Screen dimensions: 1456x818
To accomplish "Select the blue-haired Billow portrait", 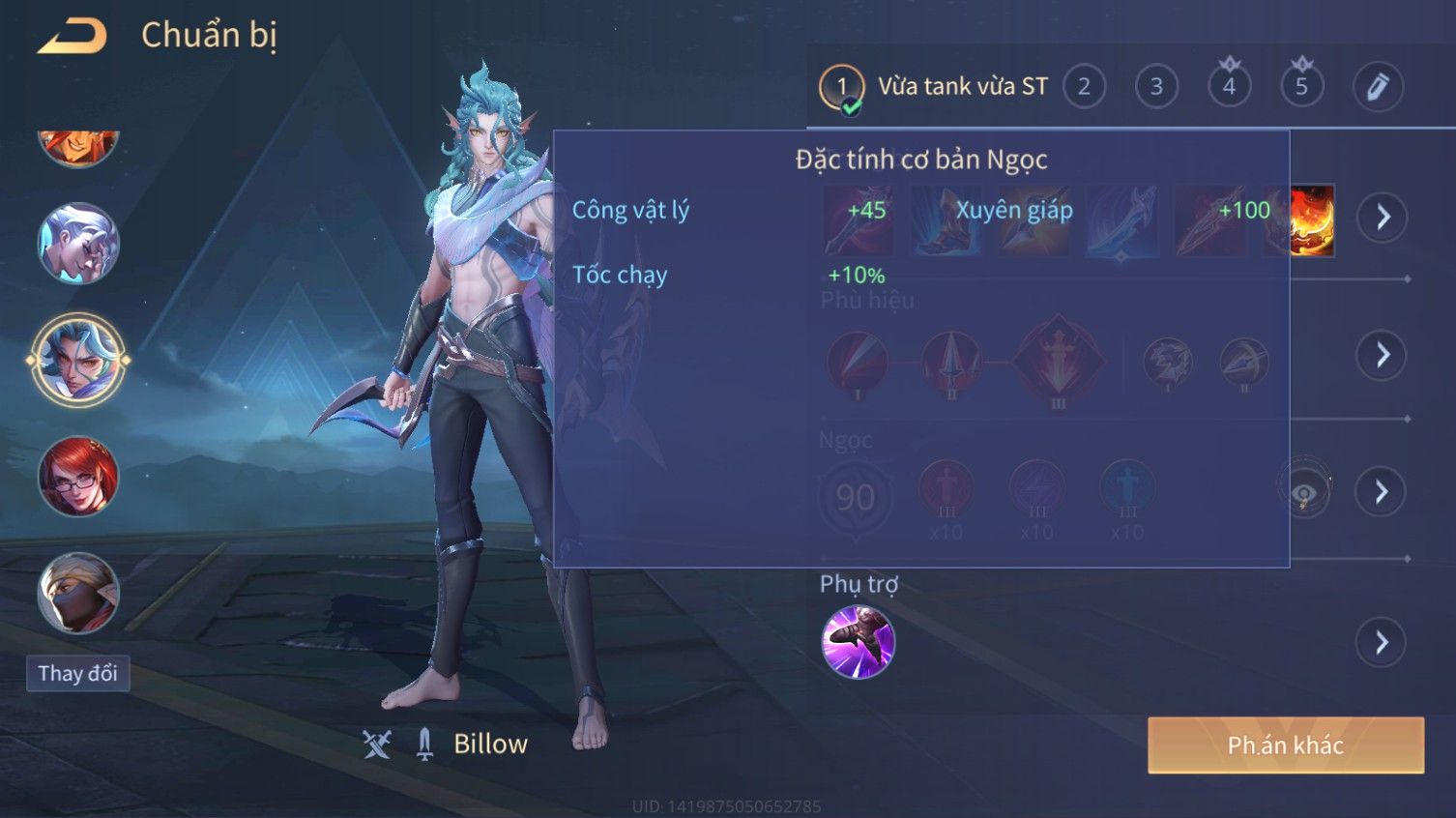I will 78,361.
